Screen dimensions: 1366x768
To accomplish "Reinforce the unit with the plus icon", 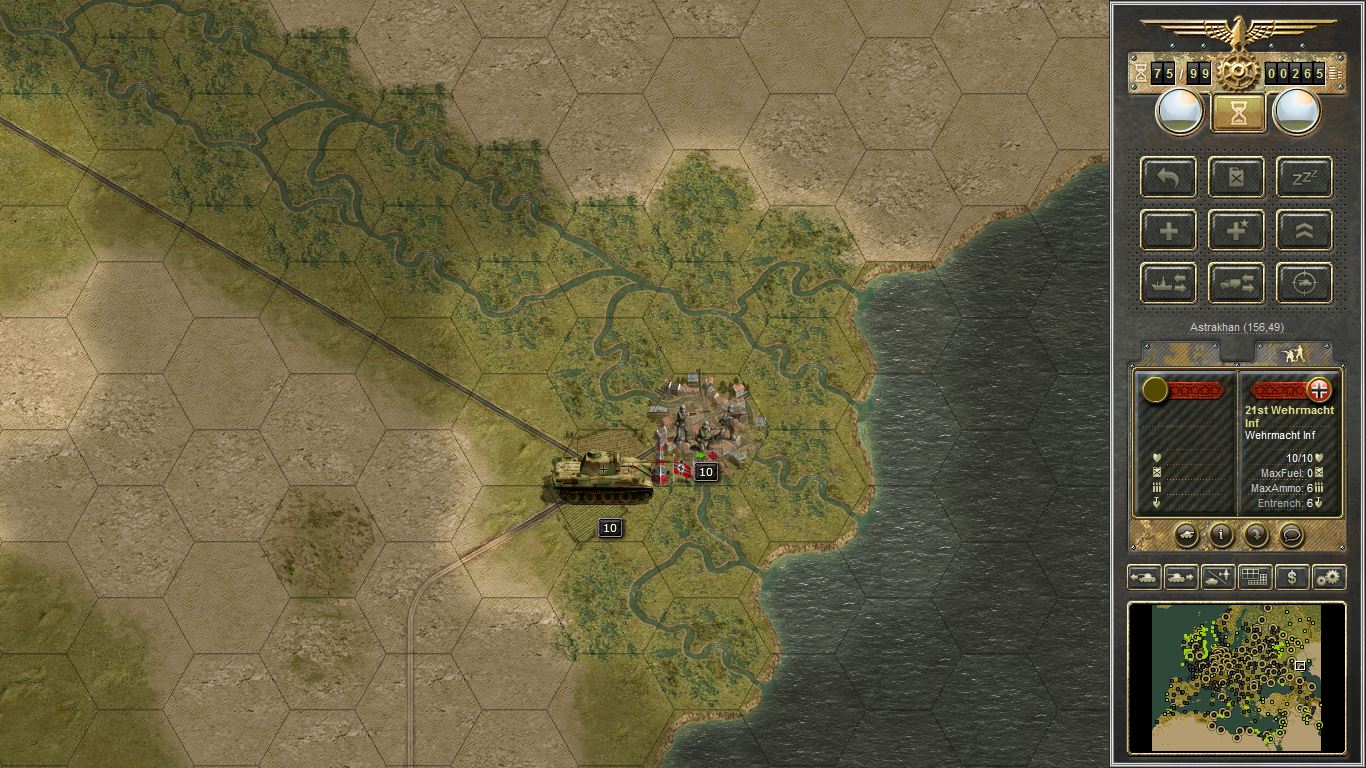I will (1167, 229).
